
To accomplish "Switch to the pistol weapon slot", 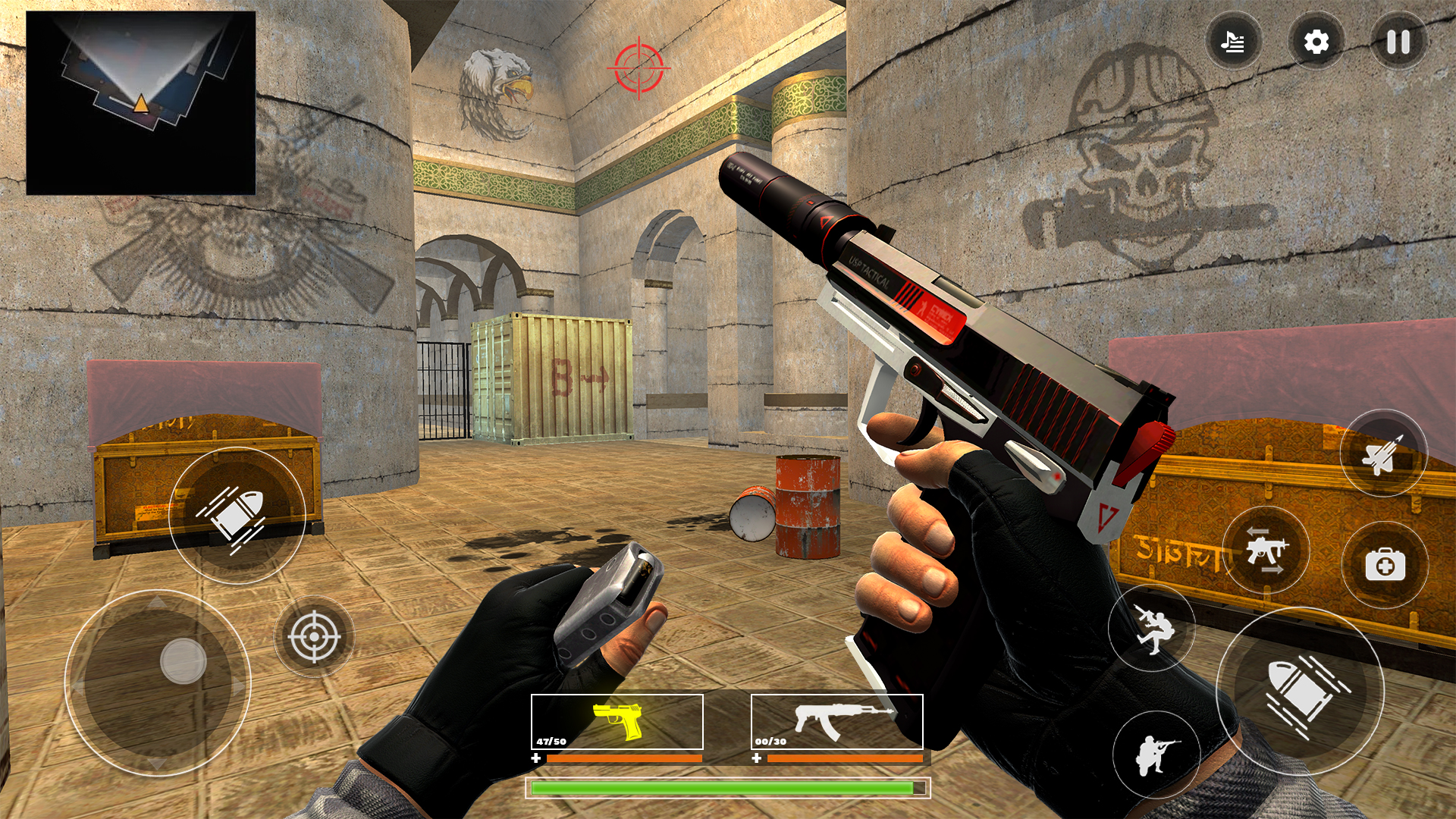I will [618, 723].
